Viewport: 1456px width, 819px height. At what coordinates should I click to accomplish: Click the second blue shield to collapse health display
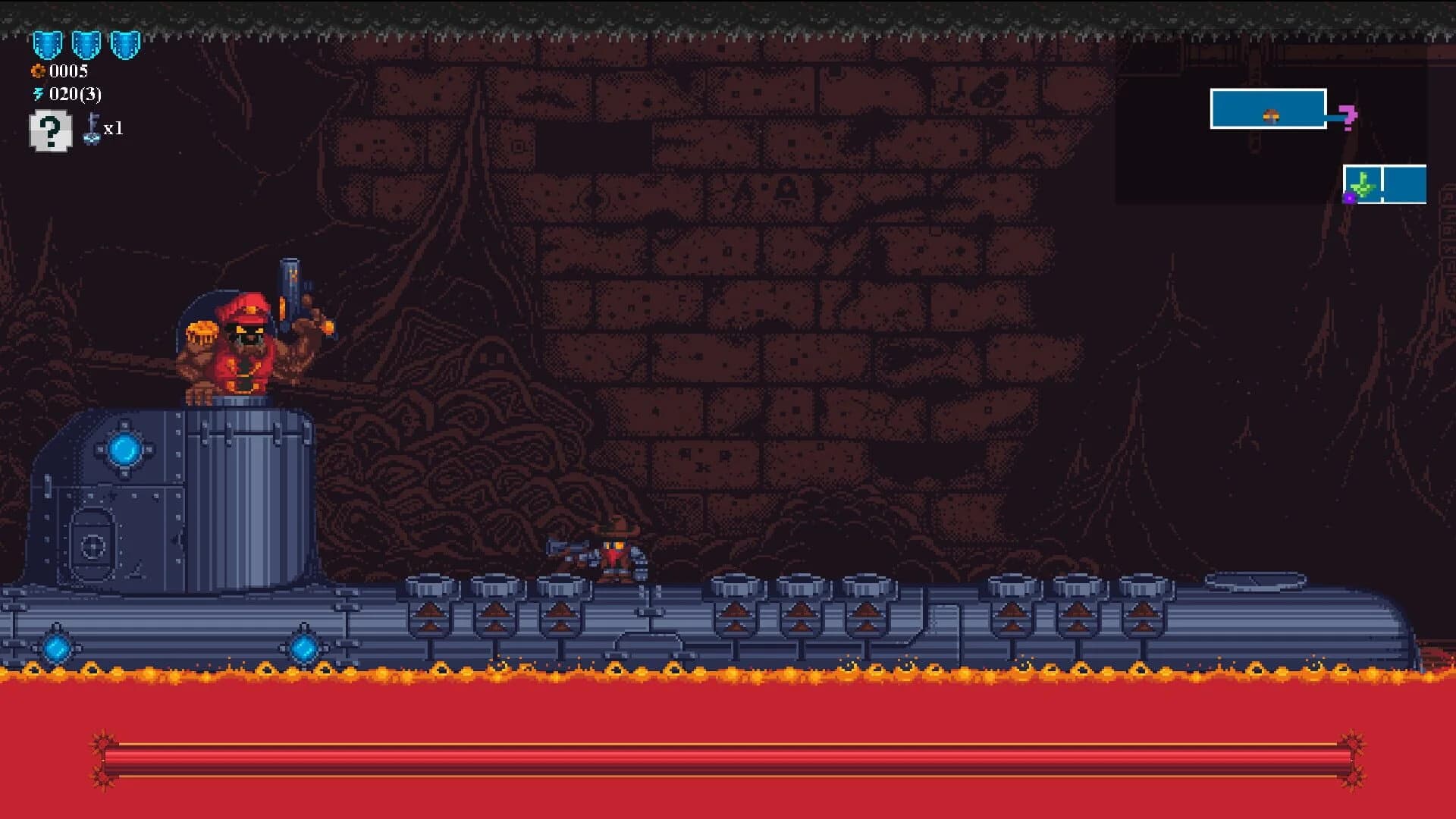88,45
